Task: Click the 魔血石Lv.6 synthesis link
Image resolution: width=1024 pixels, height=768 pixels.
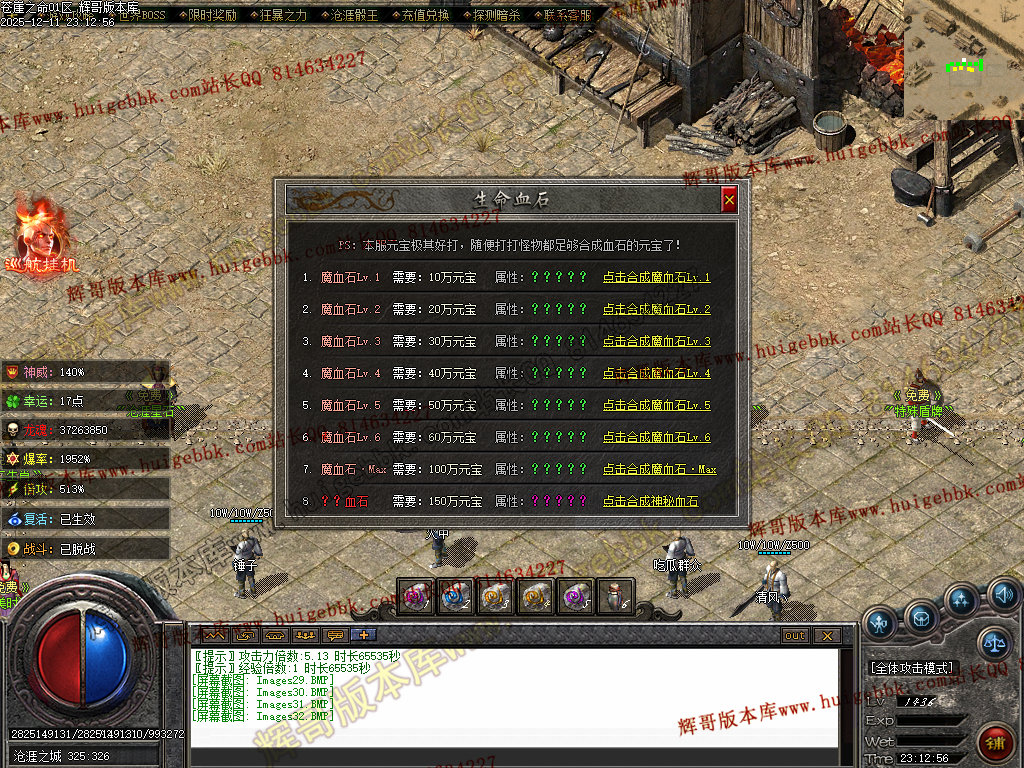Action: click(656, 437)
